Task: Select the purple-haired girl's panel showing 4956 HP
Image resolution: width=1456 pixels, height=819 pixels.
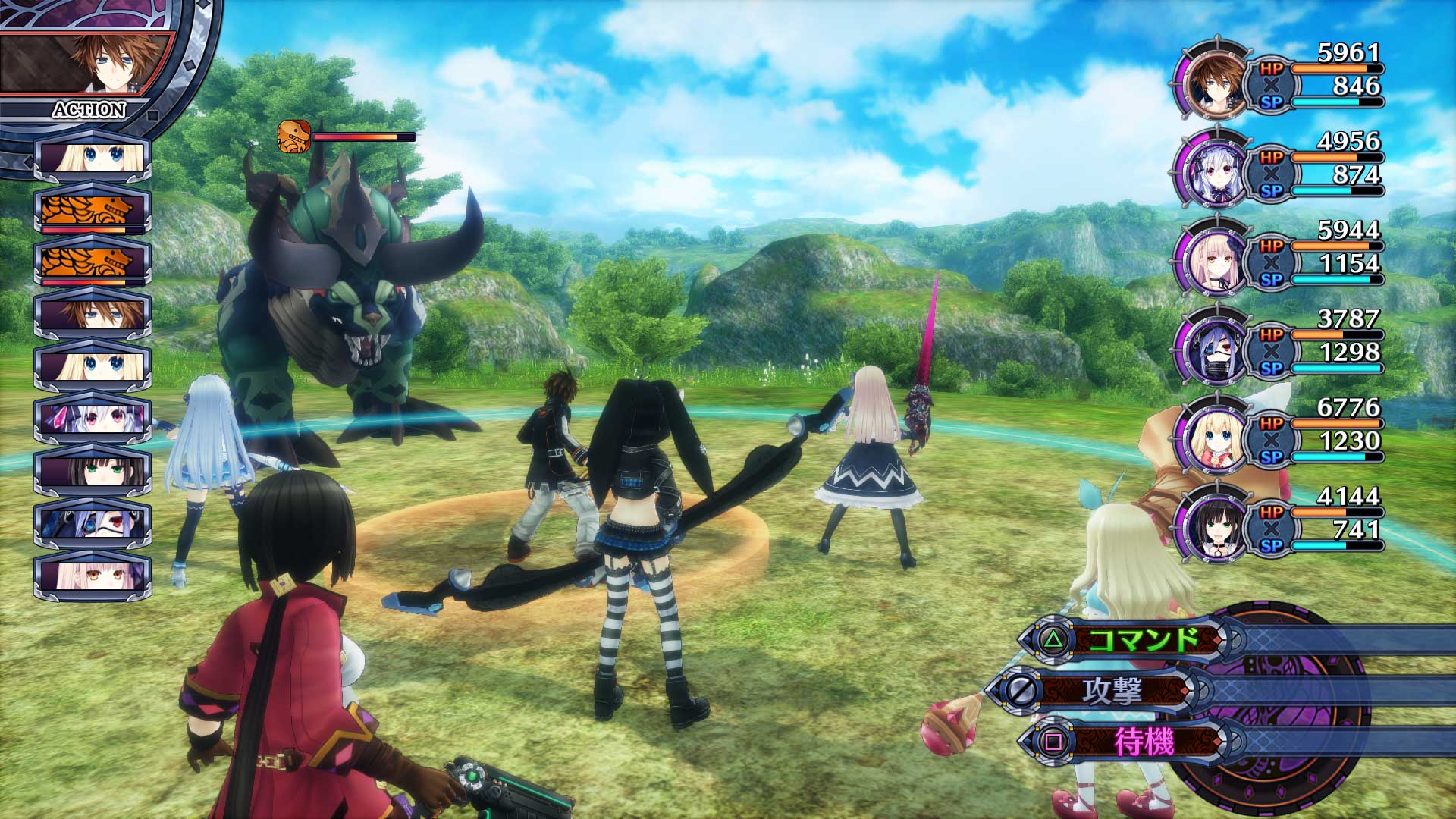Action: pyautogui.click(x=1289, y=168)
